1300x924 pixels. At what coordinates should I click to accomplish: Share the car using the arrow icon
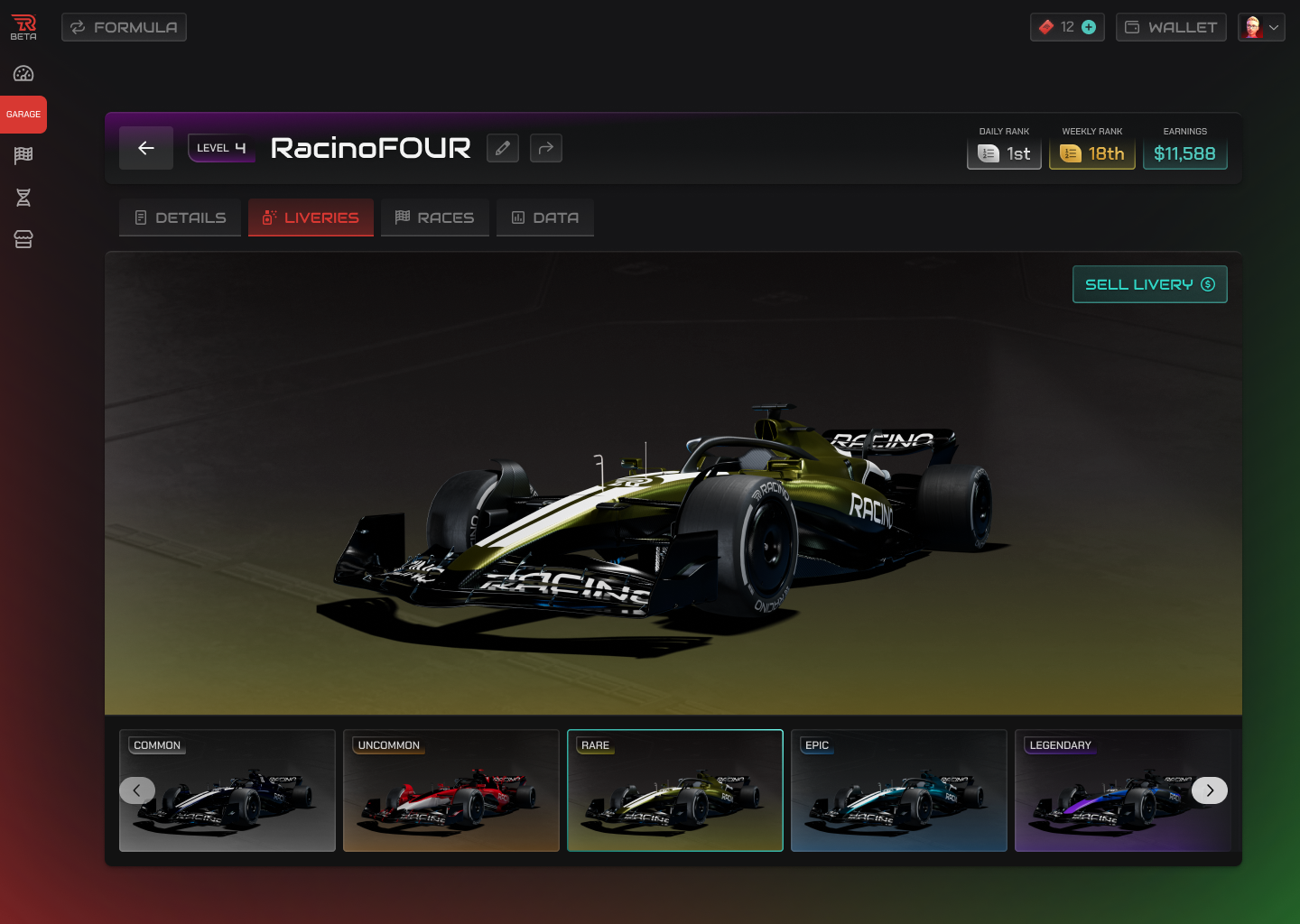(546, 148)
